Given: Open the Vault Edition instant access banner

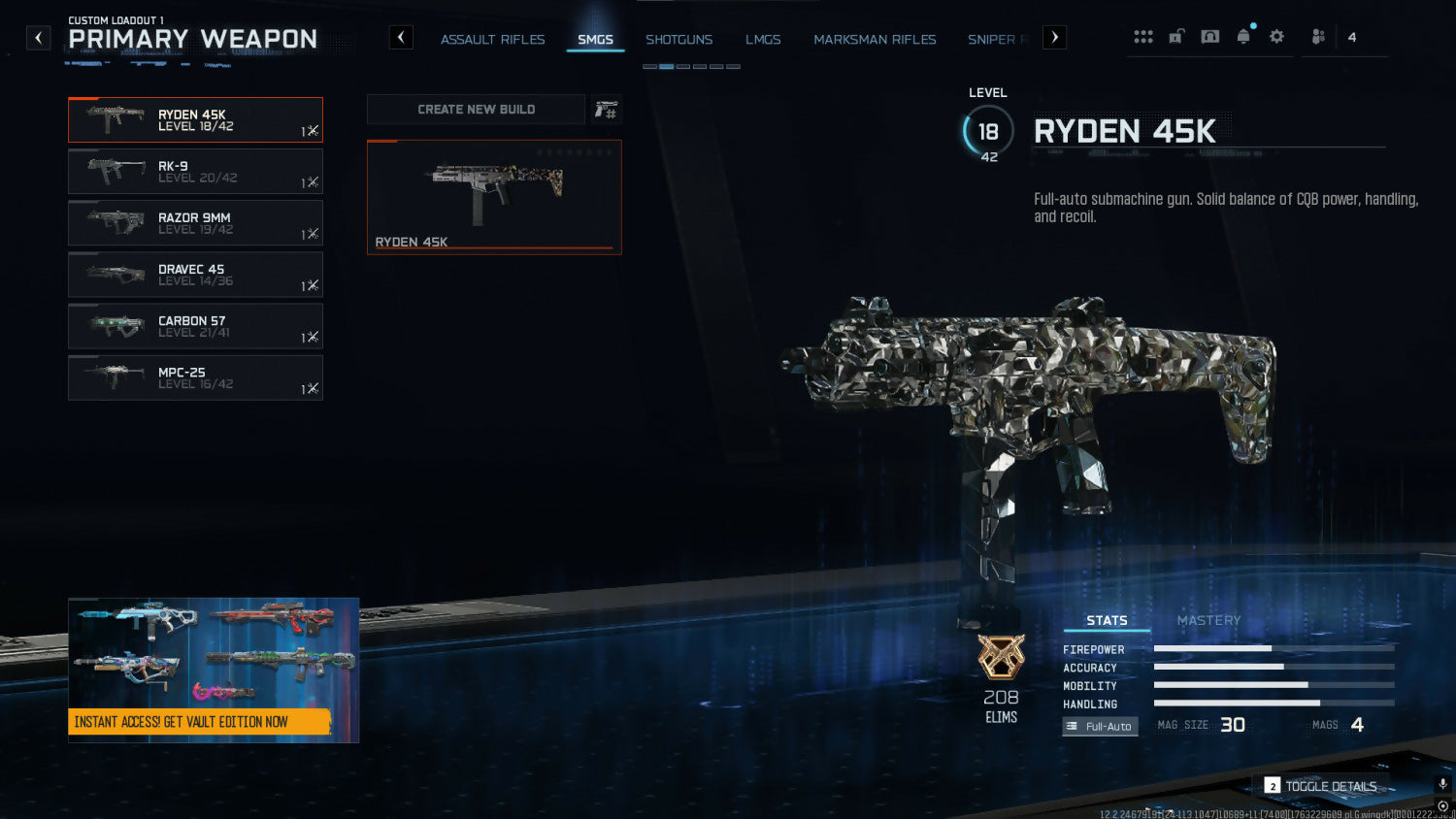Looking at the screenshot, I should [214, 671].
